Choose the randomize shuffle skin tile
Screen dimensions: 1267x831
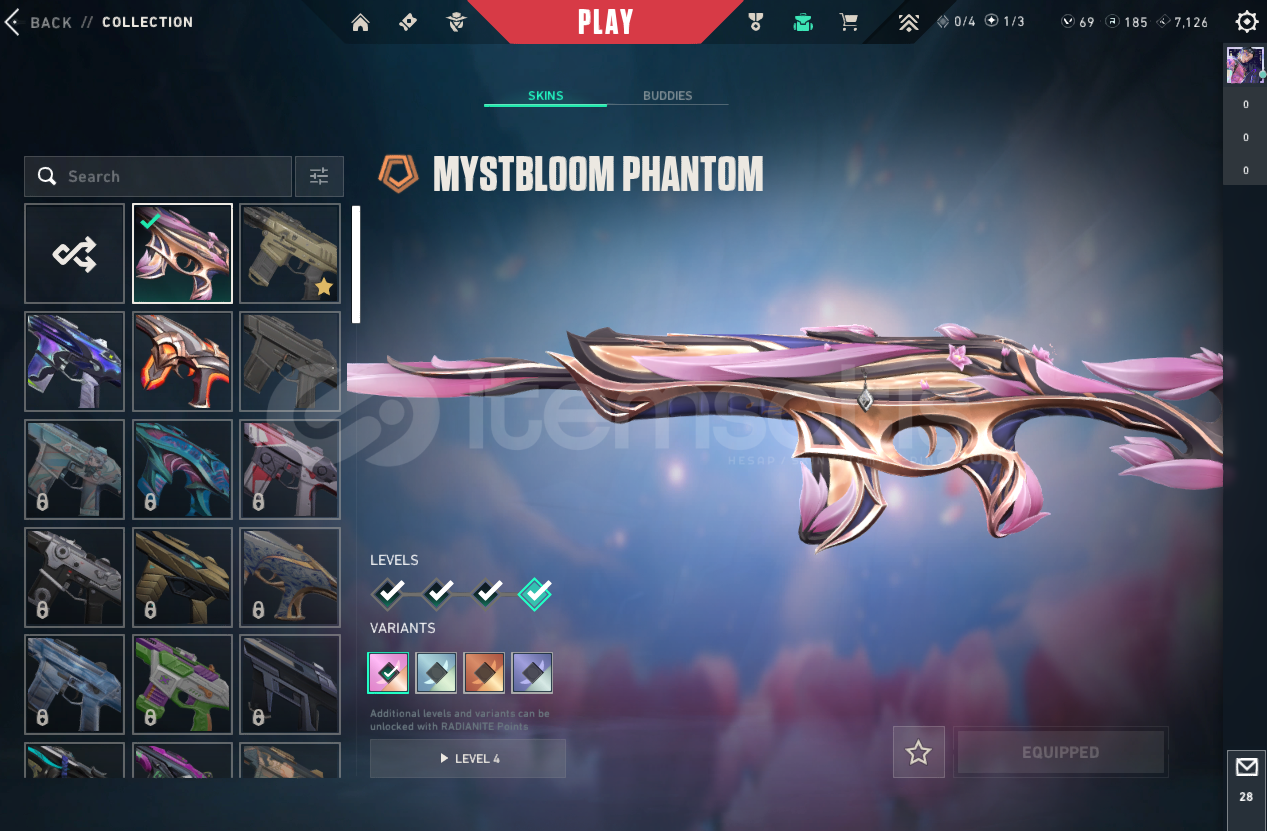[75, 254]
